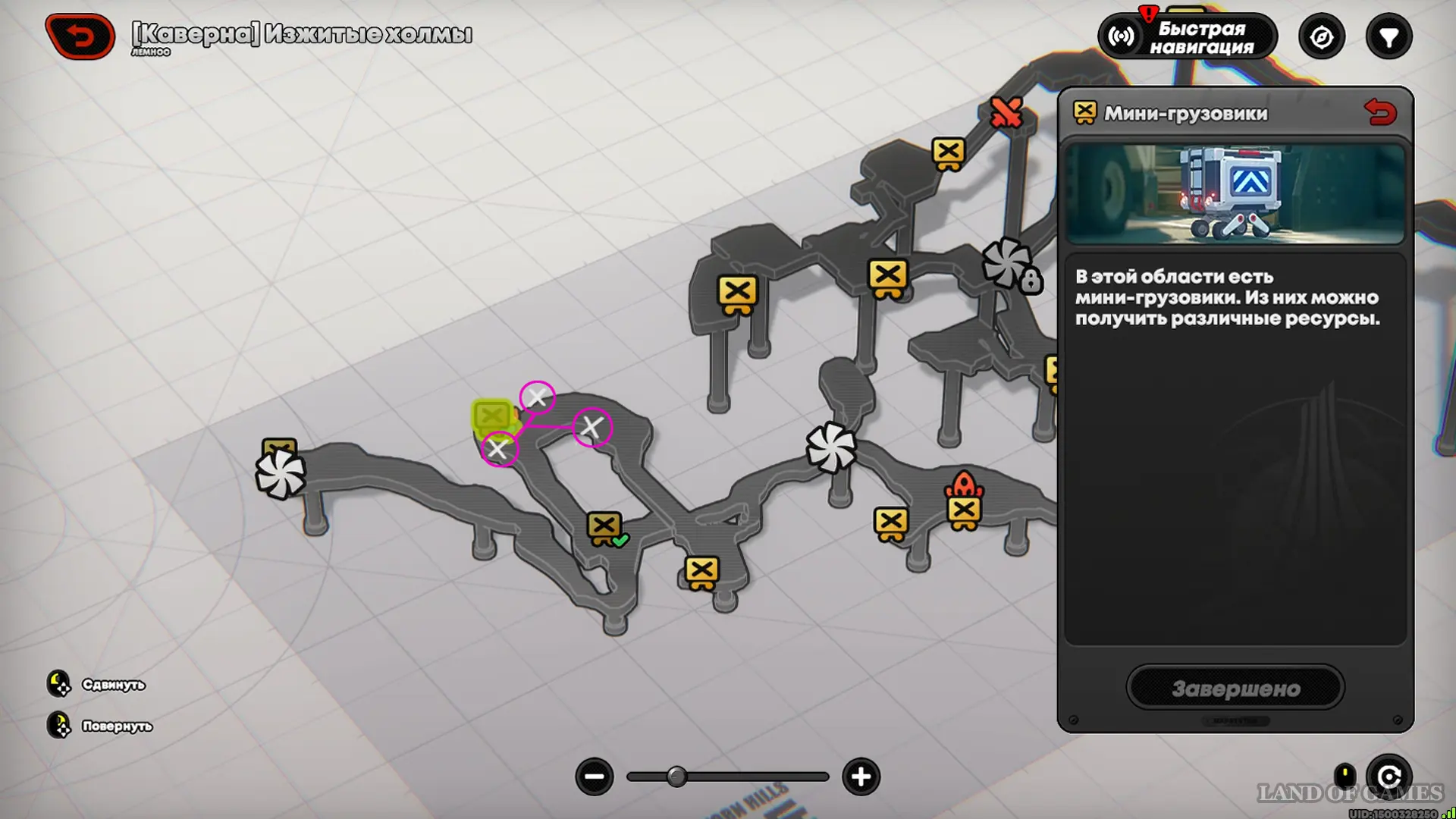Zoom in with the plus button
This screenshot has height=819, width=1456.
861,777
